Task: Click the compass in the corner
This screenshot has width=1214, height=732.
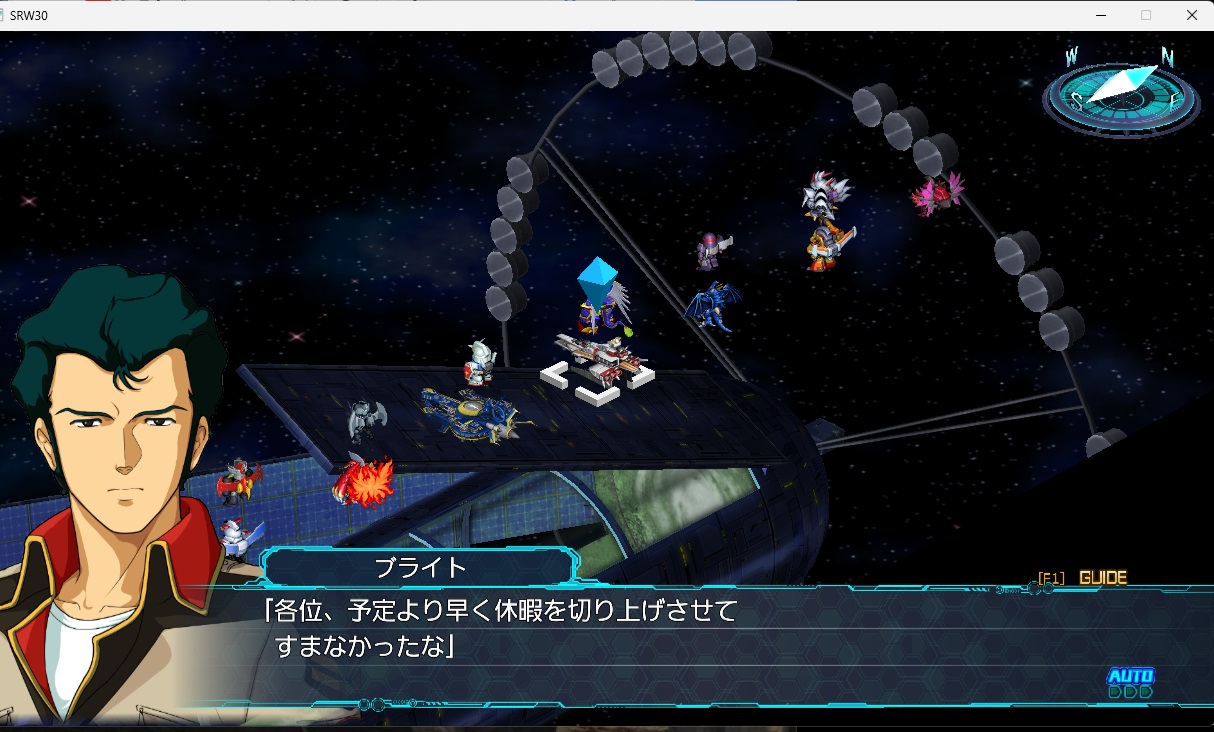Action: point(1120,93)
